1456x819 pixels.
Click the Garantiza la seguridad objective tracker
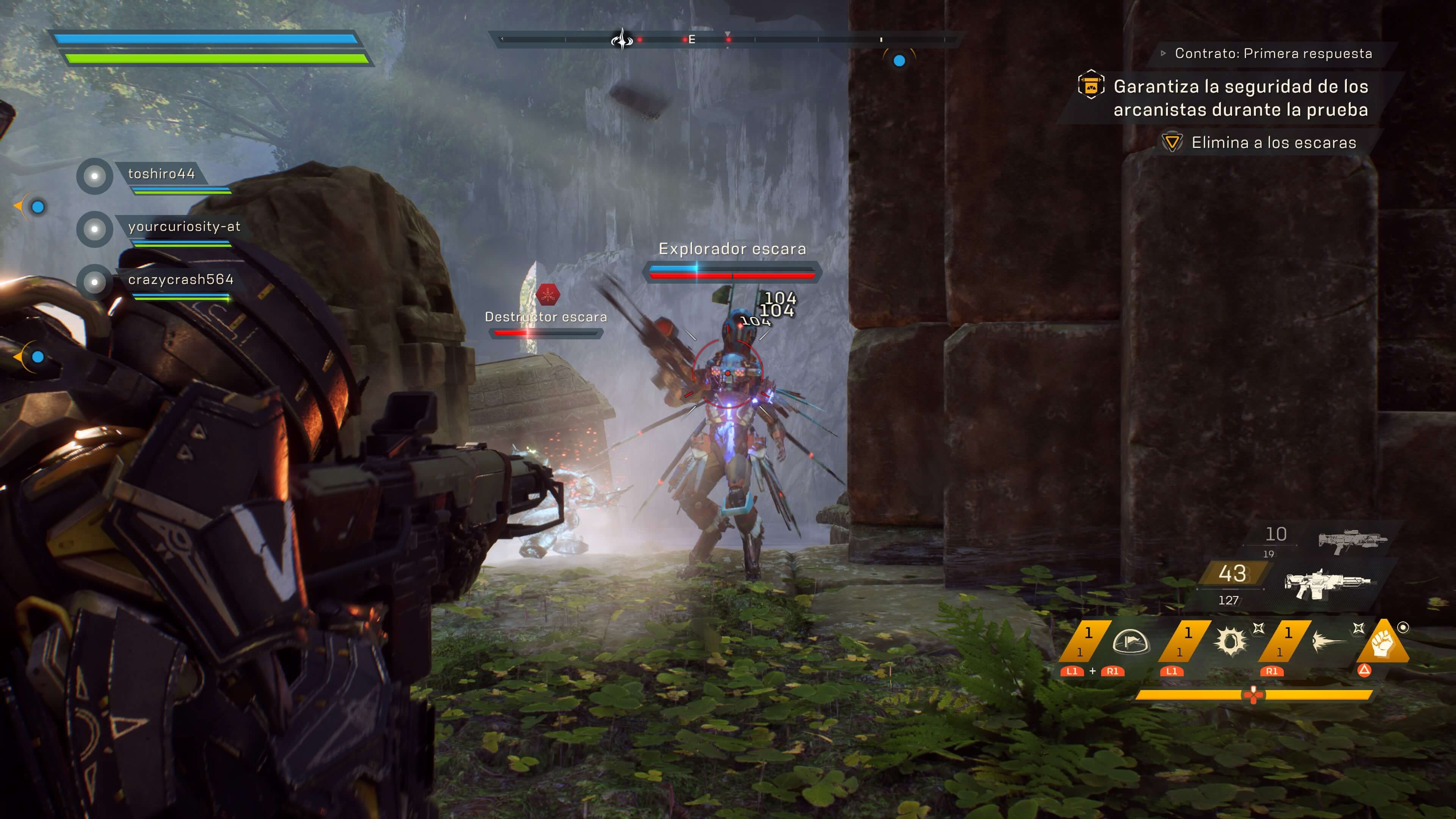pos(1241,98)
